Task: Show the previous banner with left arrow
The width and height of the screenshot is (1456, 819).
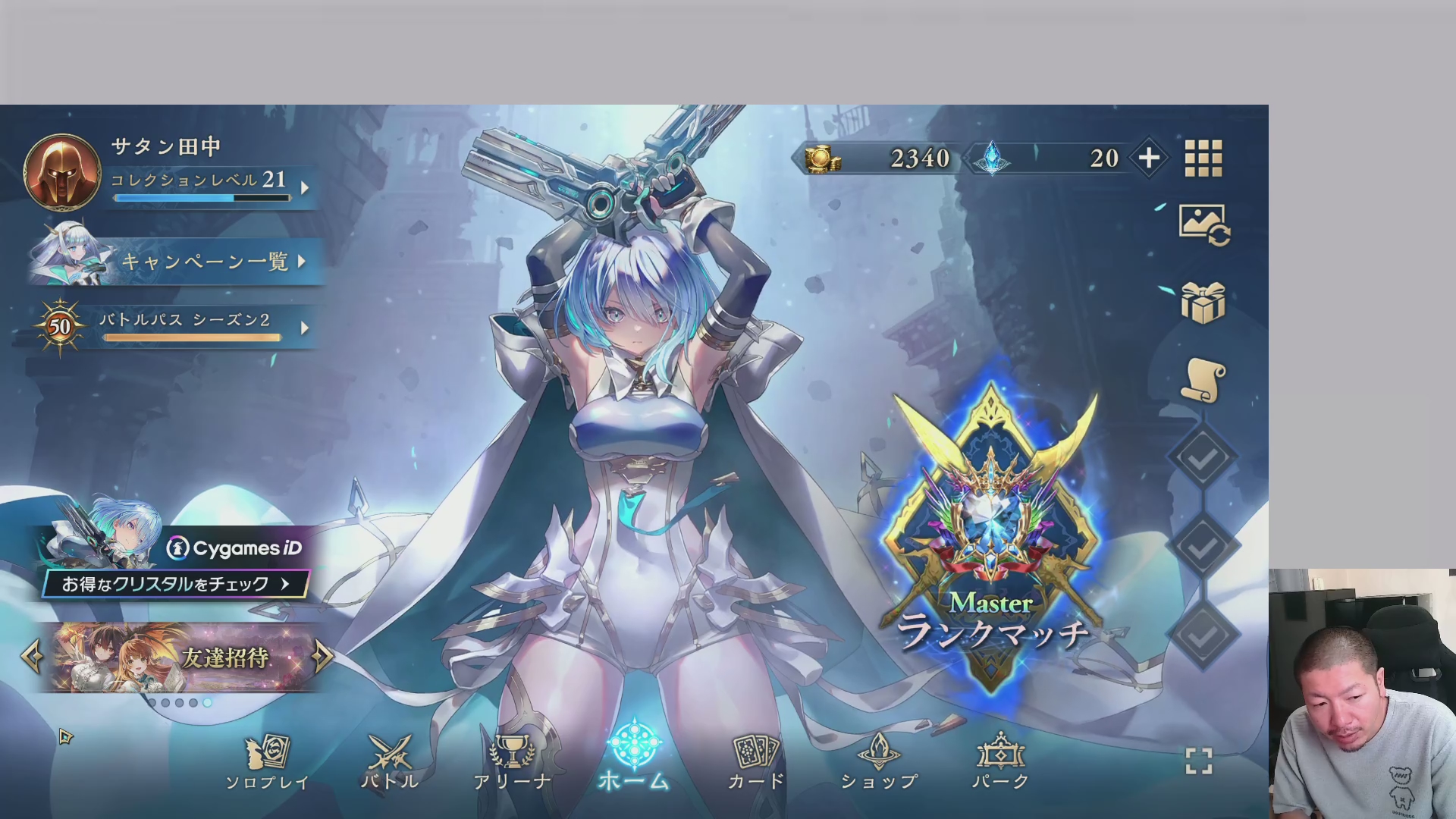Action: coord(31,657)
